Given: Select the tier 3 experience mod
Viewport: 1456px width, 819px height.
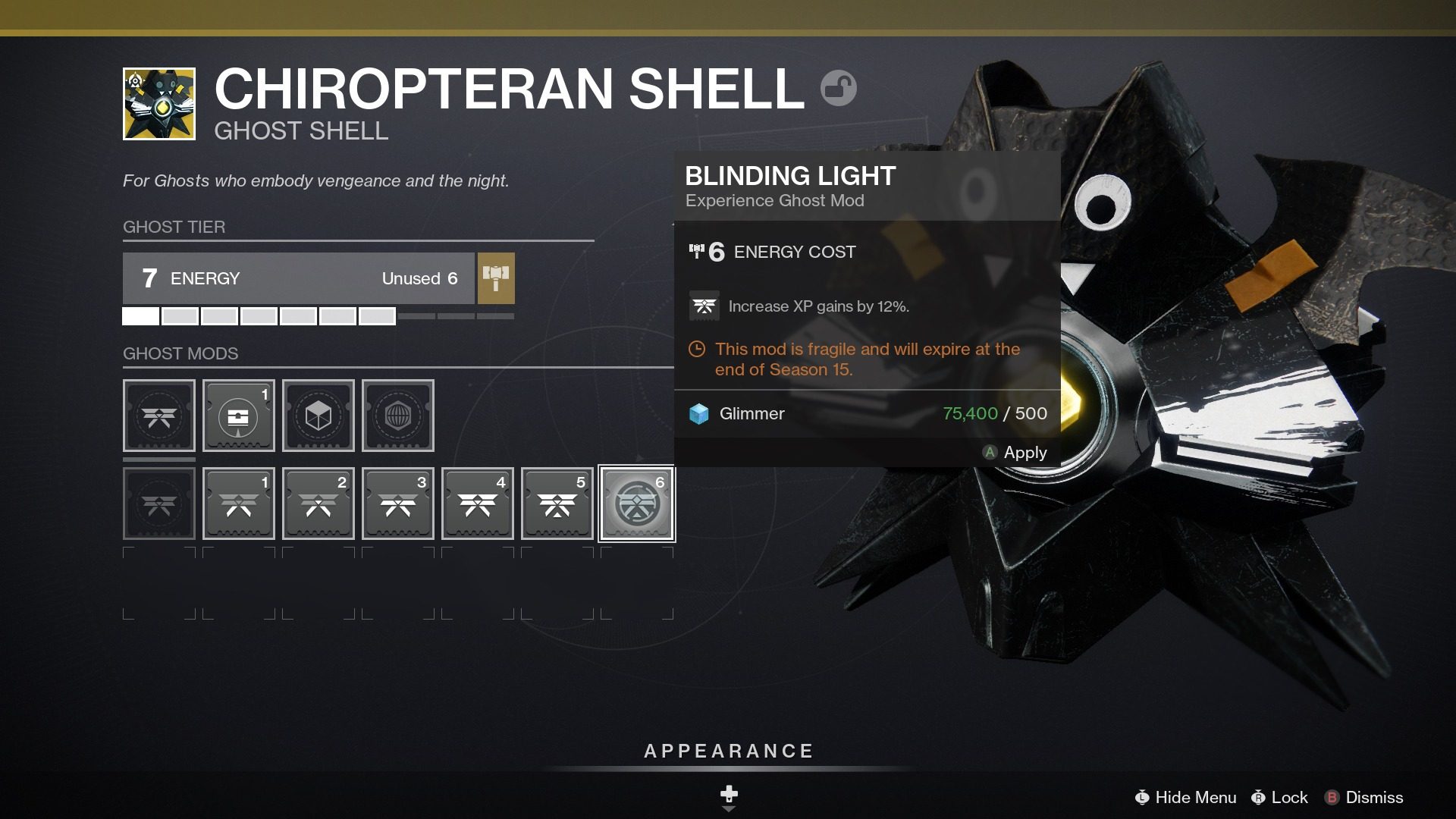Looking at the screenshot, I should [397, 504].
